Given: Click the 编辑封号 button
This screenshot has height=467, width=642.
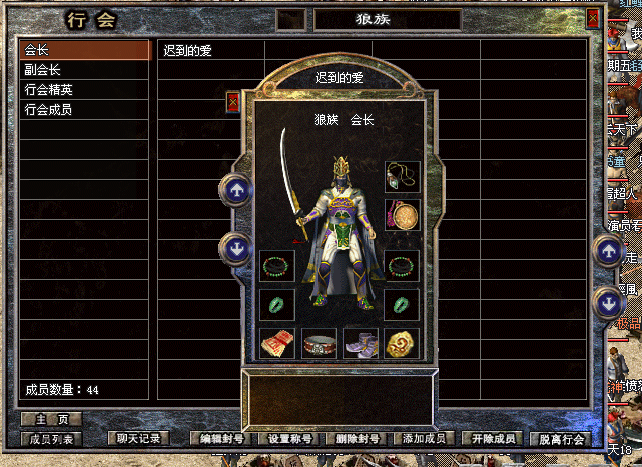Looking at the screenshot, I should tap(221, 438).
